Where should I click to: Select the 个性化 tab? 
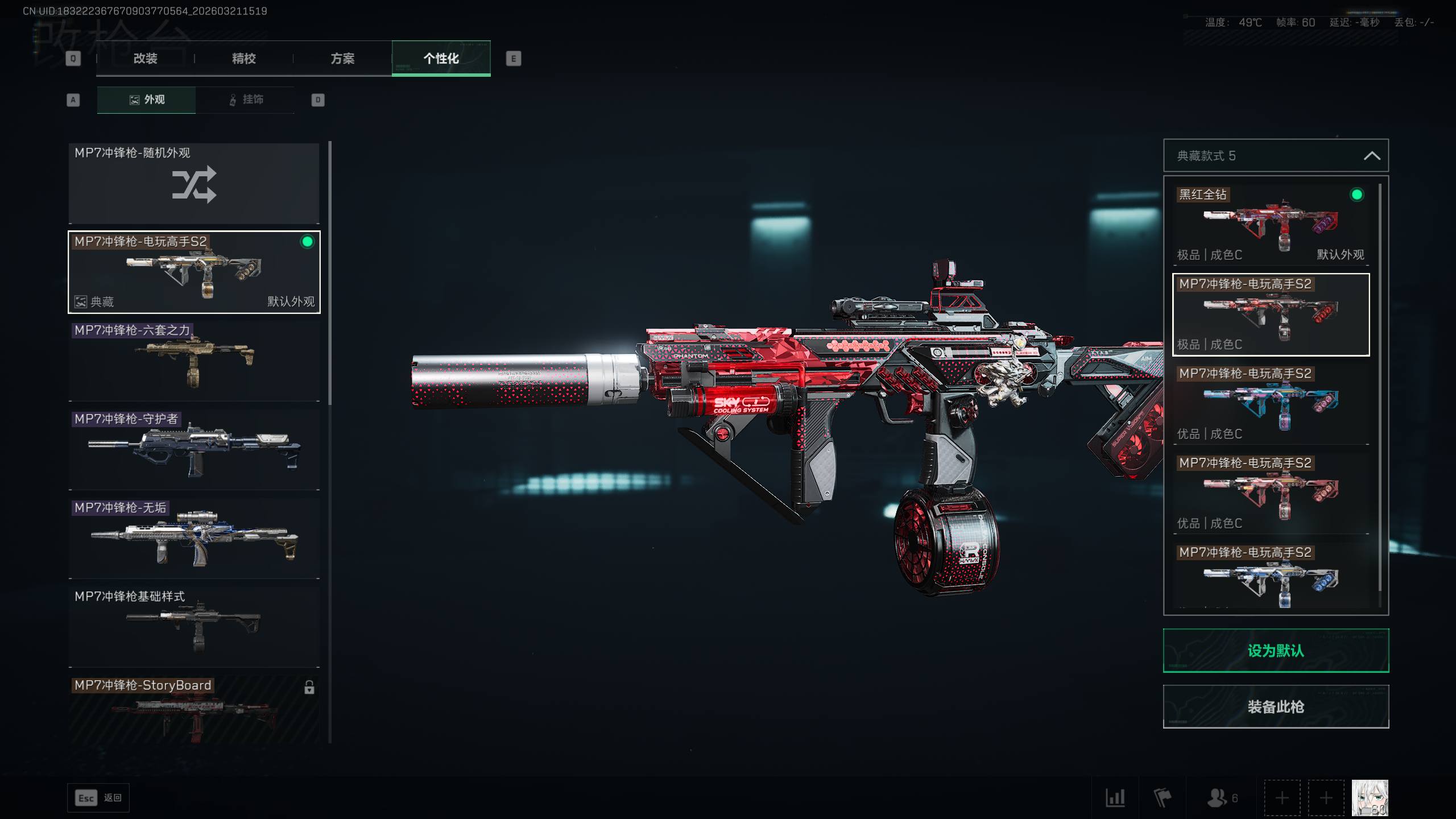point(441,59)
